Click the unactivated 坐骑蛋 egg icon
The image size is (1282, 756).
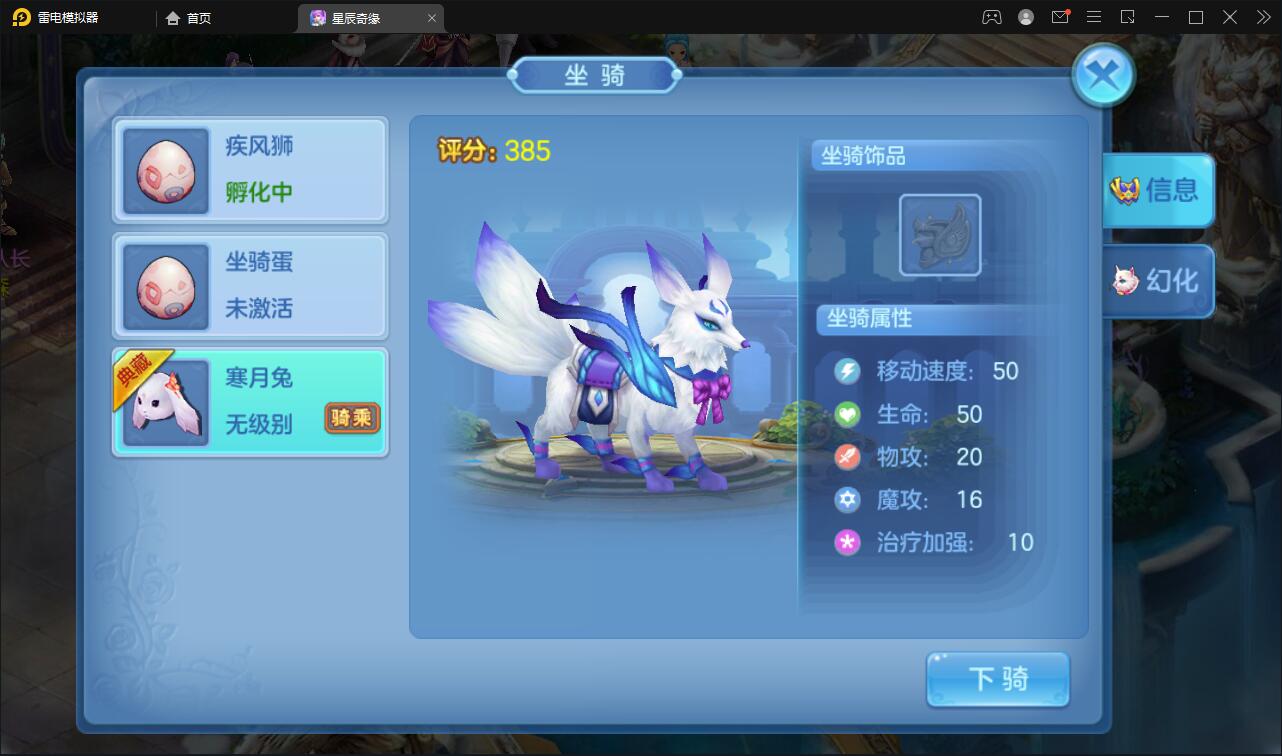166,286
